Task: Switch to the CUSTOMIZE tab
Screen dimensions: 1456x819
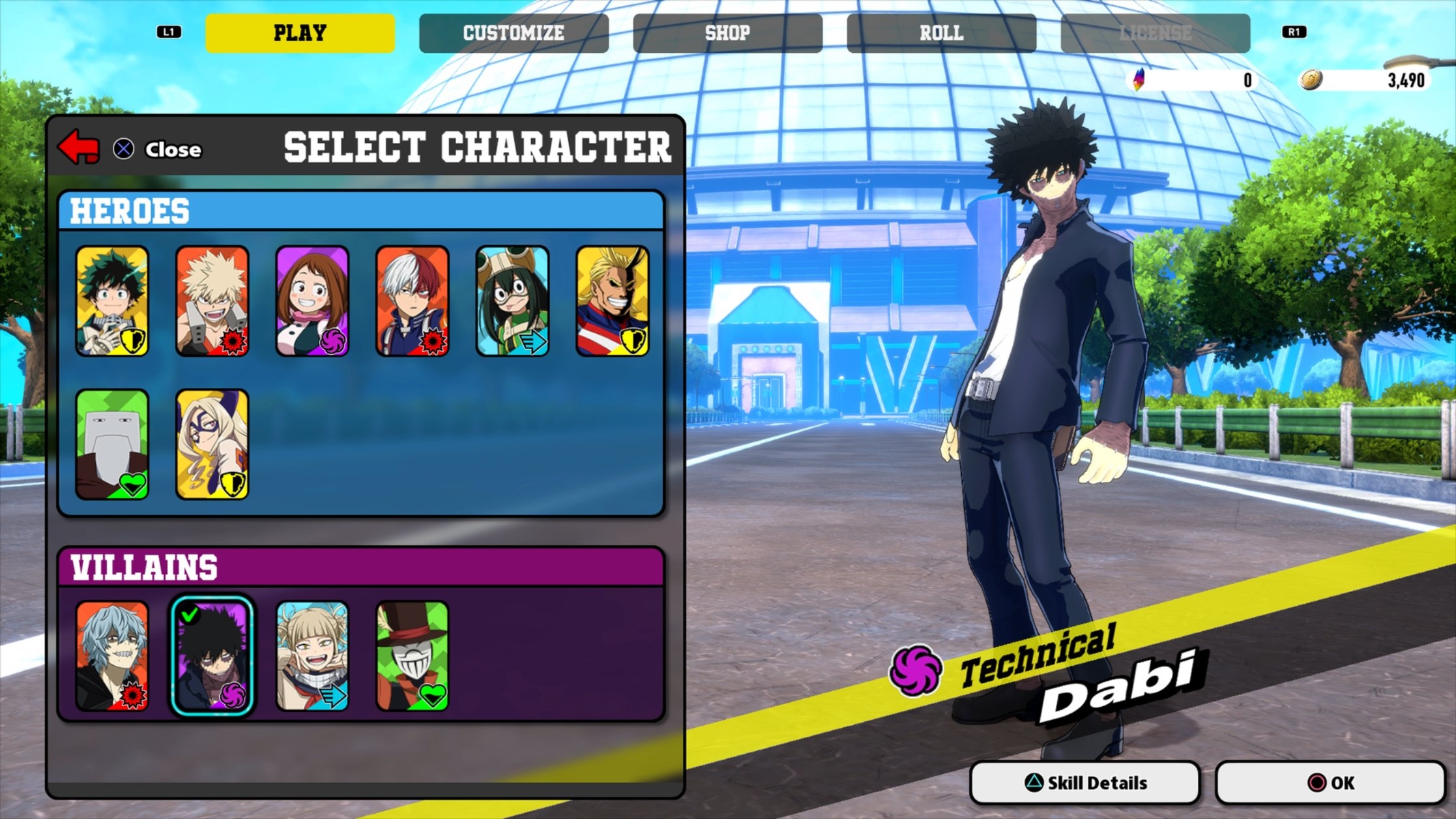Action: [514, 33]
